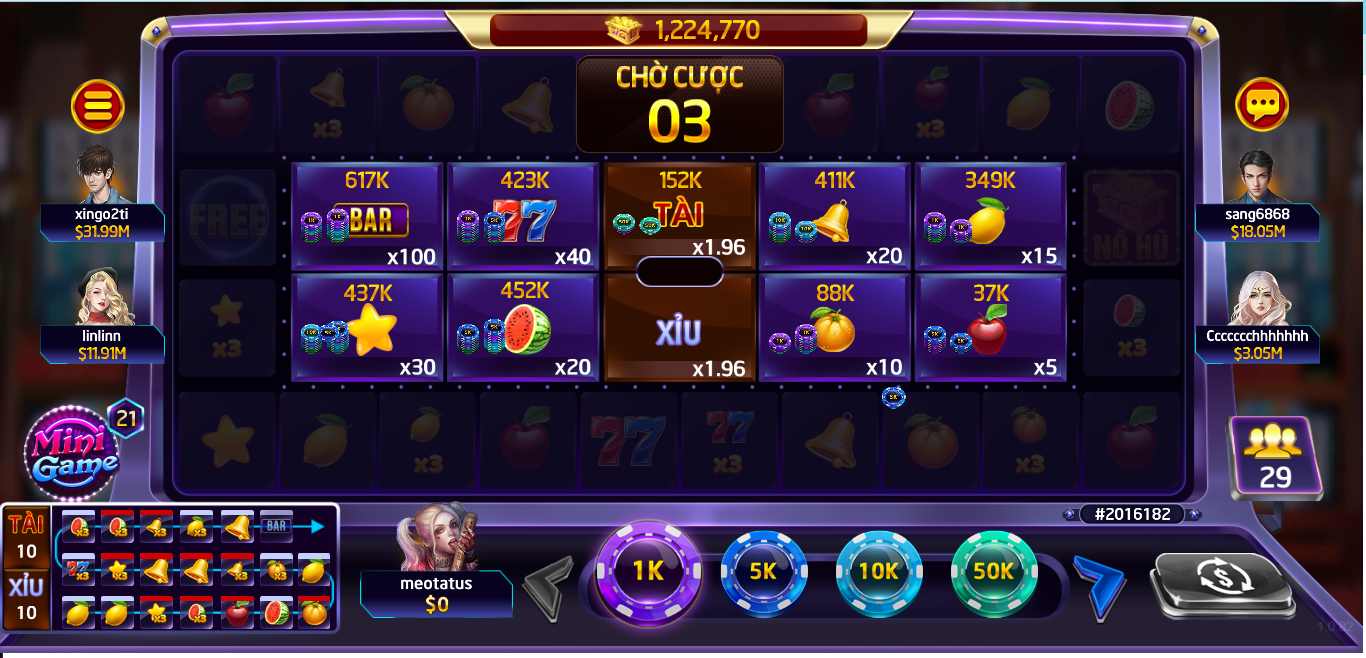Select the 1K chip

[x=648, y=572]
